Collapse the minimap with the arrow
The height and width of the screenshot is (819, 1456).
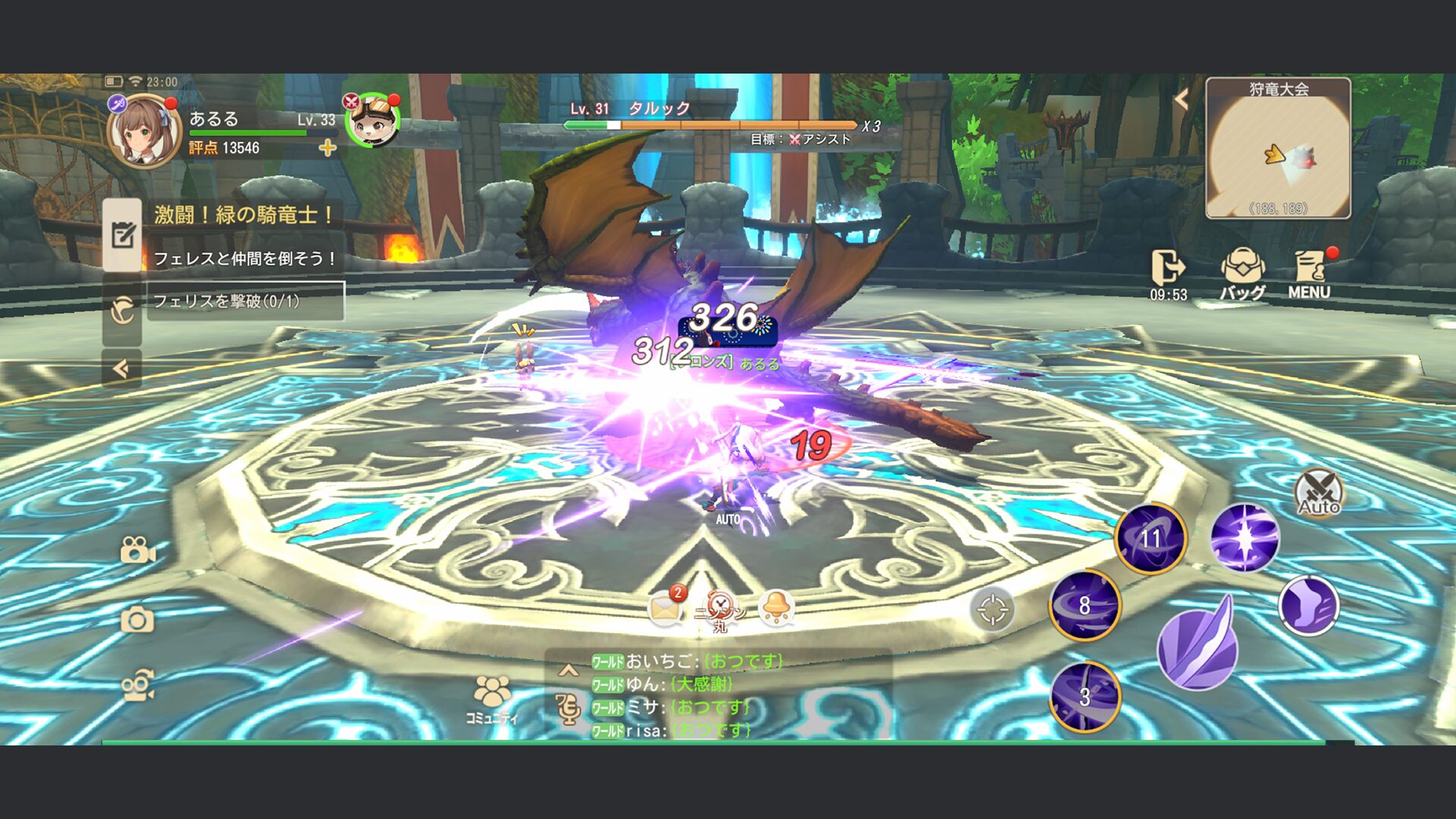tap(1181, 99)
